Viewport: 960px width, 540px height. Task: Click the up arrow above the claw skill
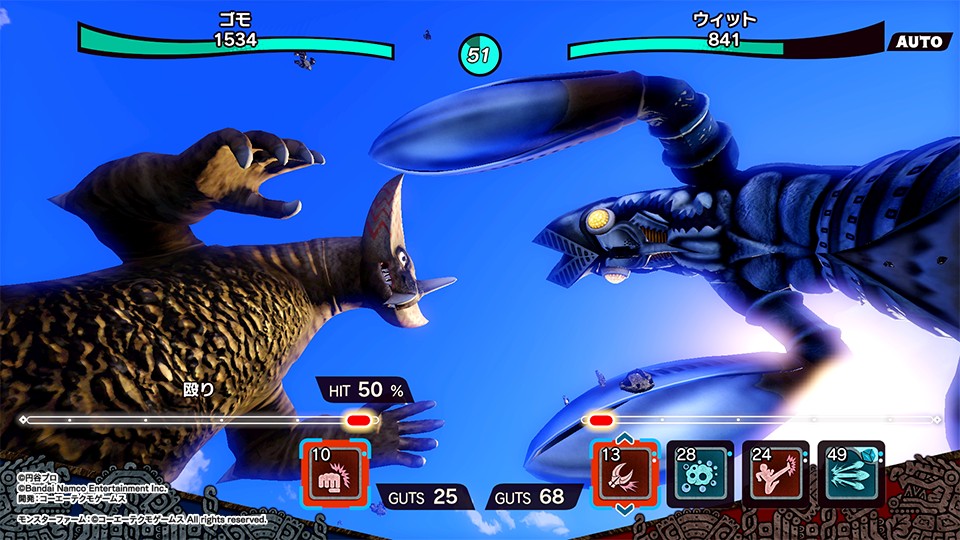point(625,436)
